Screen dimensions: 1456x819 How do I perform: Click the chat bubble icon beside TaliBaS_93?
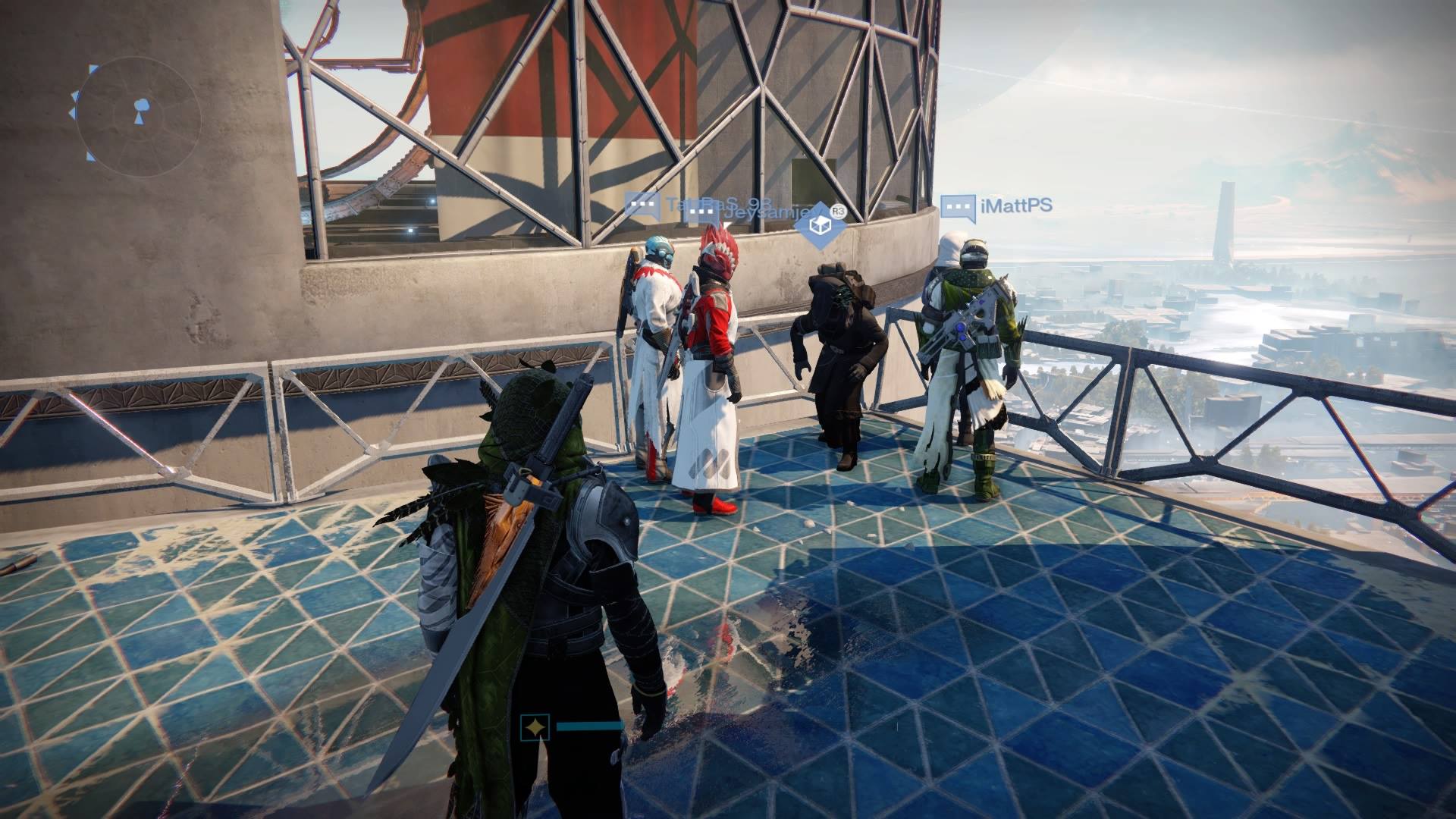642,203
